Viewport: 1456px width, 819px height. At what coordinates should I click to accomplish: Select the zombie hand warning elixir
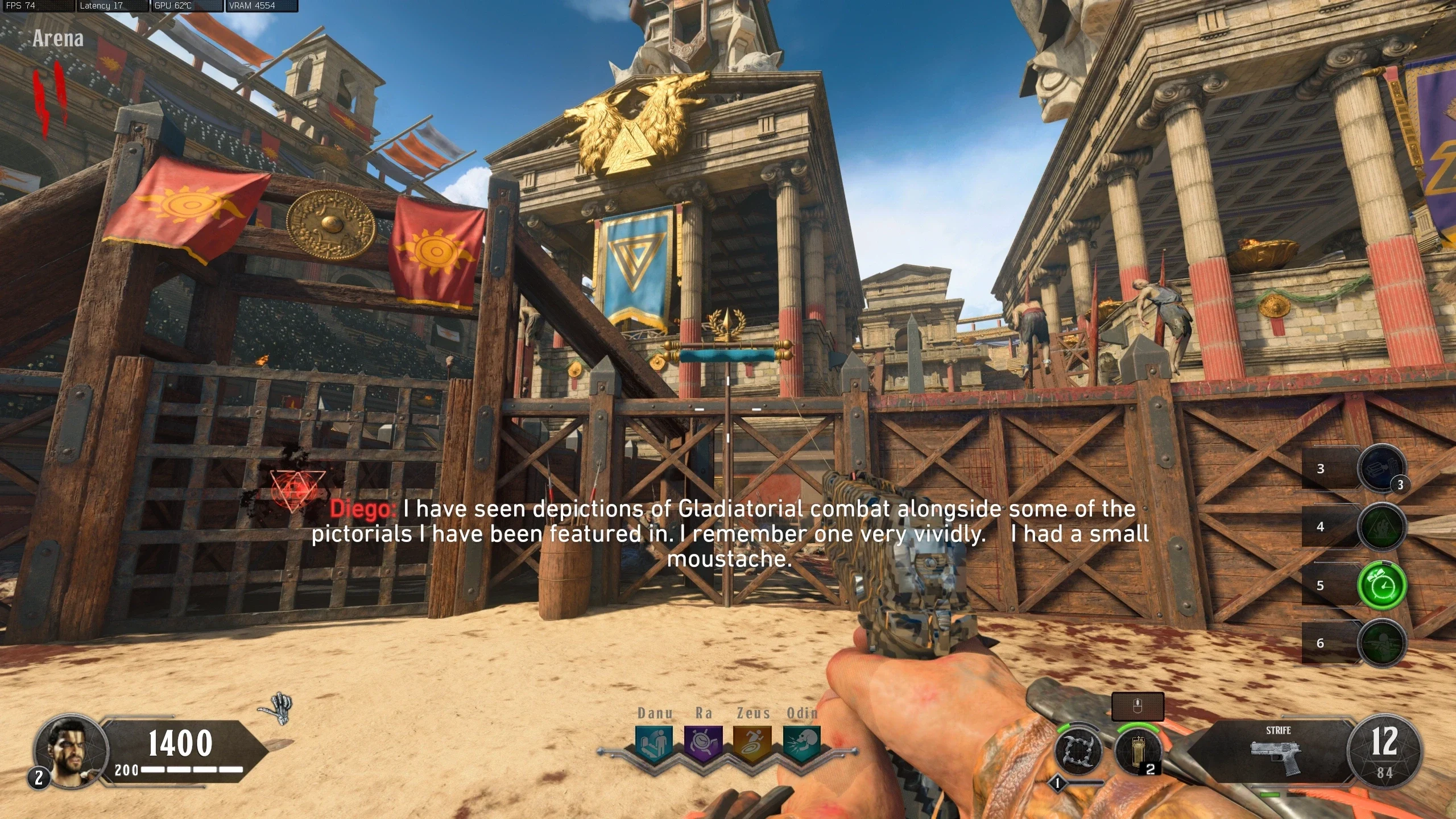[1381, 527]
